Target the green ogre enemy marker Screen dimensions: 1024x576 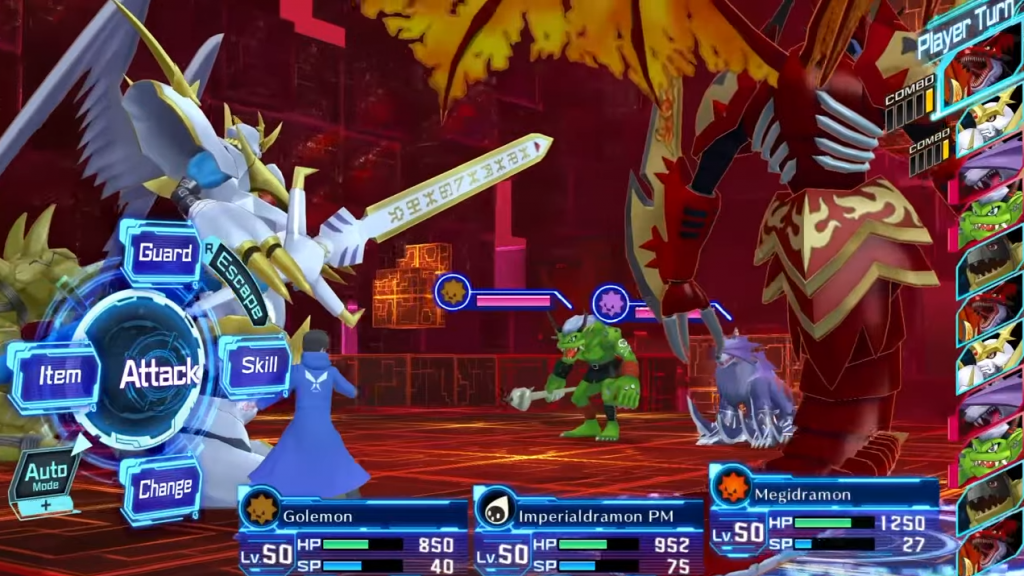453,293
